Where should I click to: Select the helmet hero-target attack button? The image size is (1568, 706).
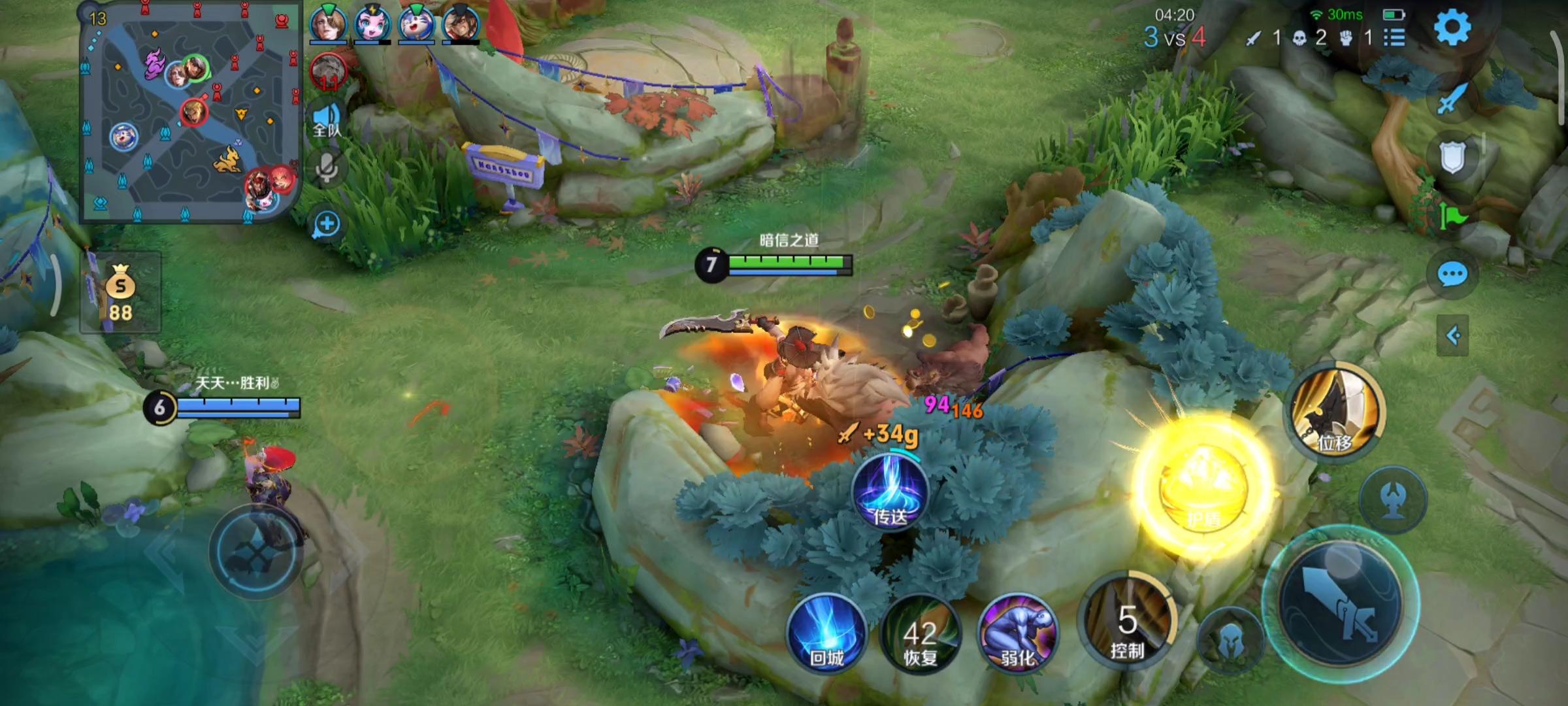click(x=1230, y=641)
